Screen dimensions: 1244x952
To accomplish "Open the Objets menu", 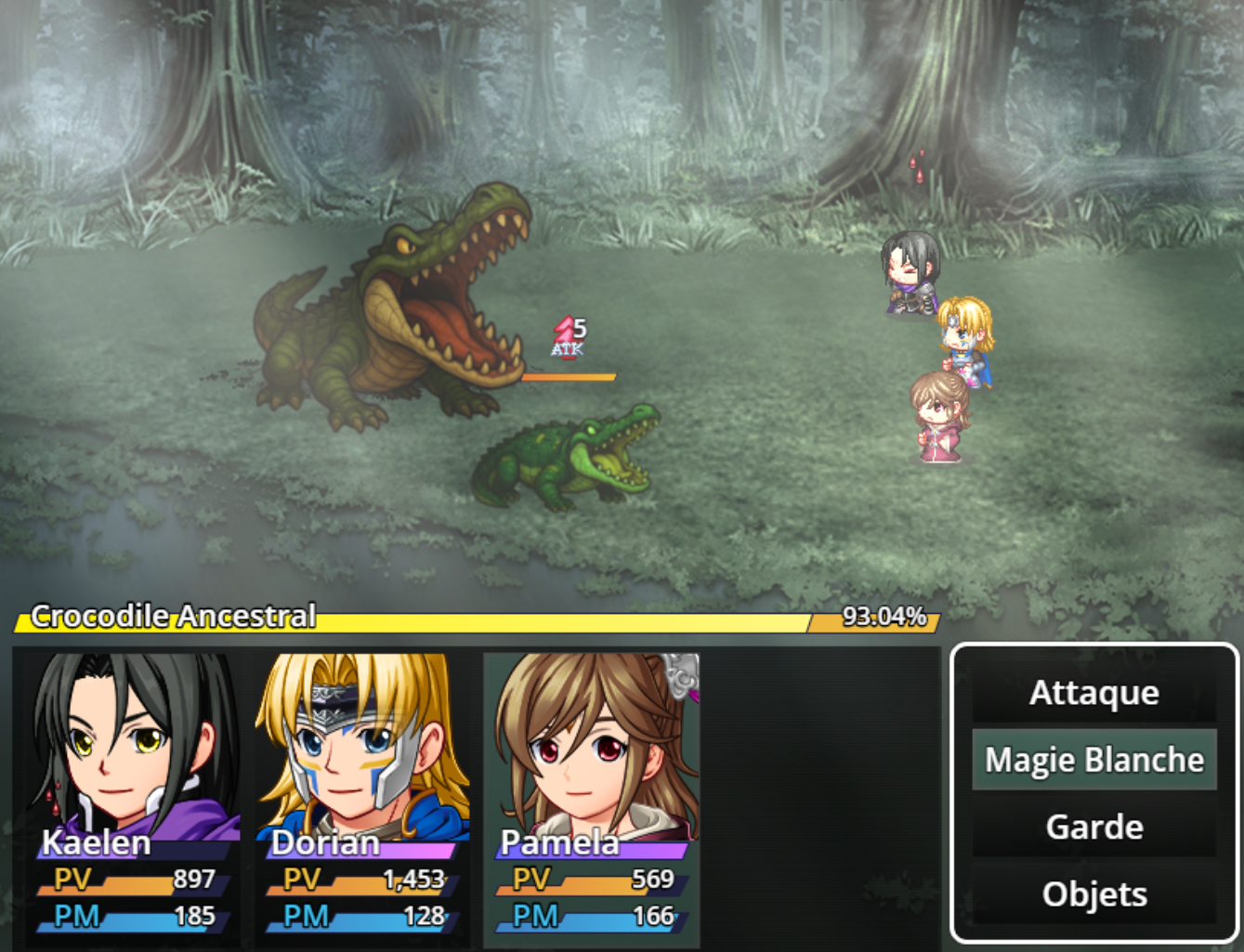I will [x=1093, y=893].
